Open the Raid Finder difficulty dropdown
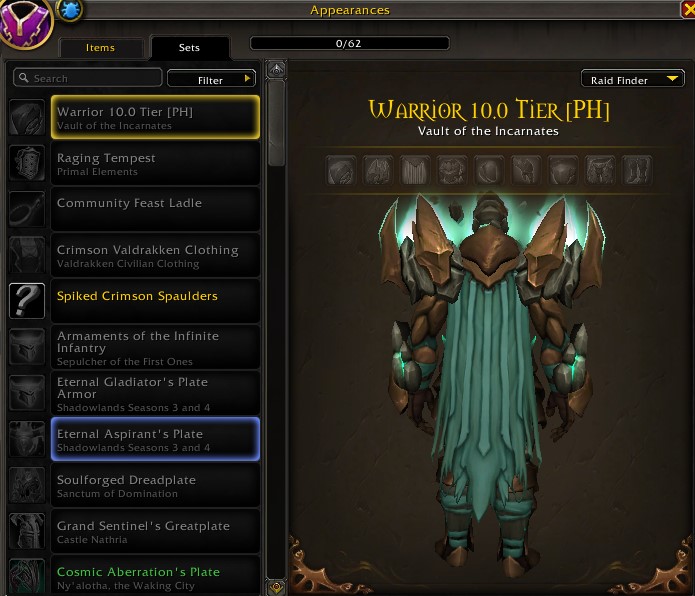The height and width of the screenshot is (596, 695). (632, 80)
